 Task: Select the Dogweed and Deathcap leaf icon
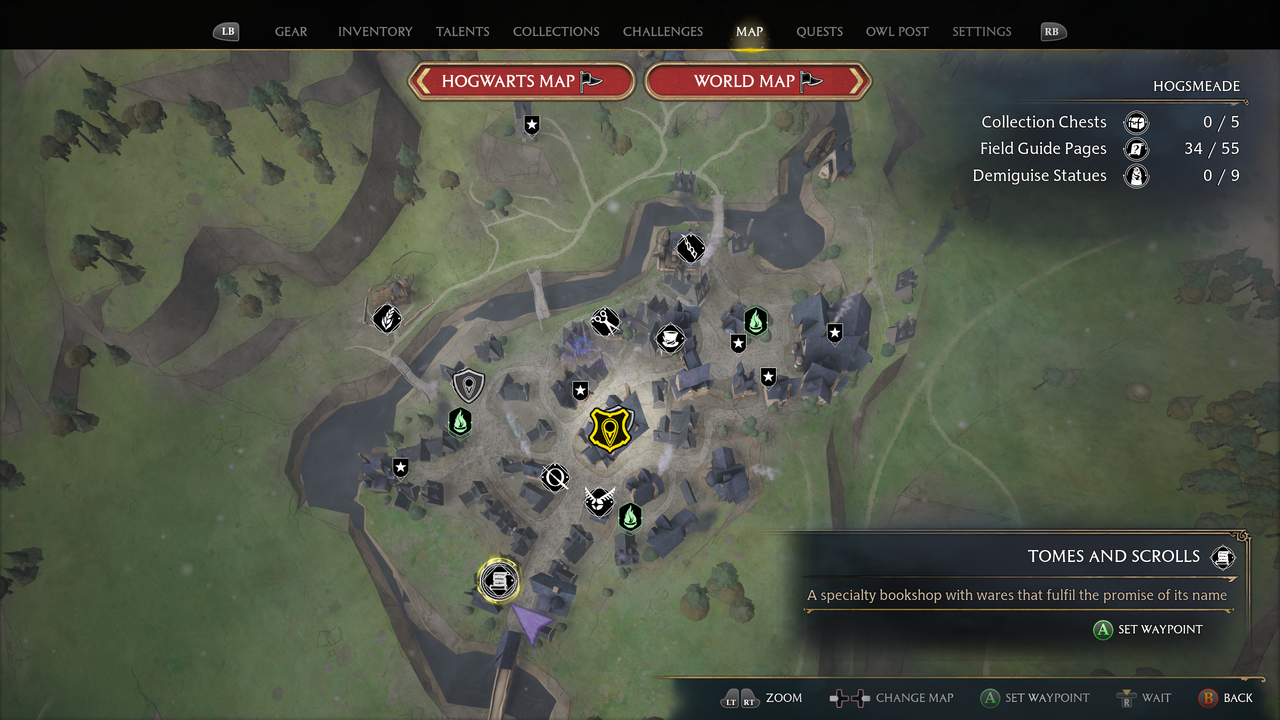tap(386, 318)
